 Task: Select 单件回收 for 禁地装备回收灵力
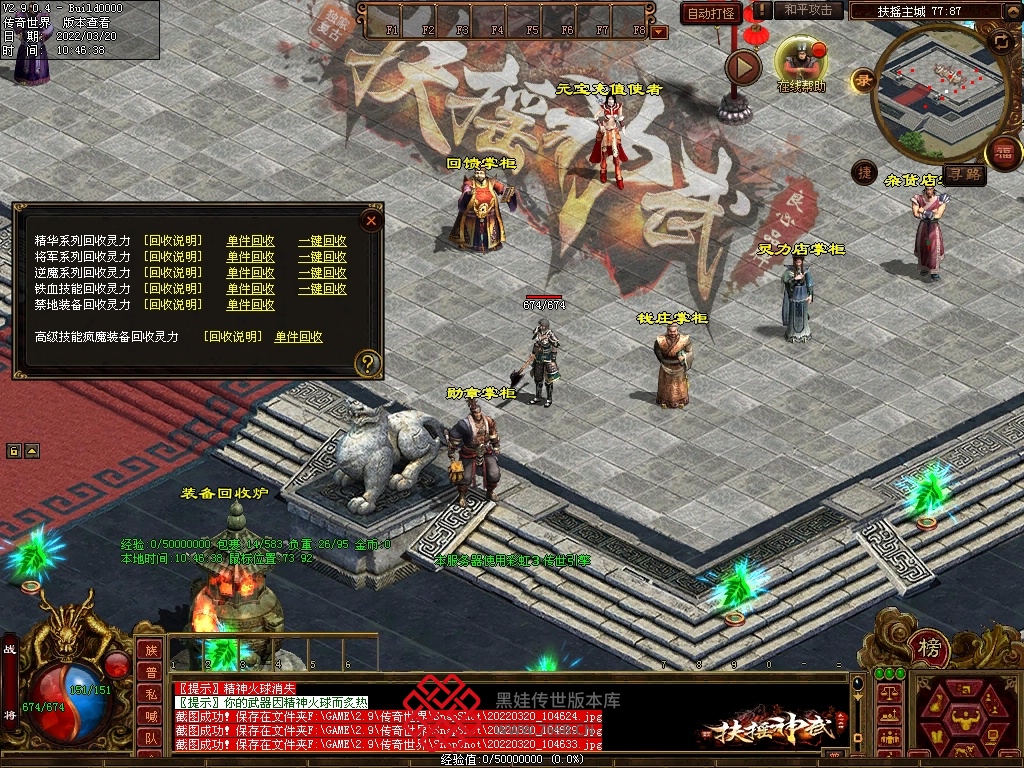(x=250, y=305)
